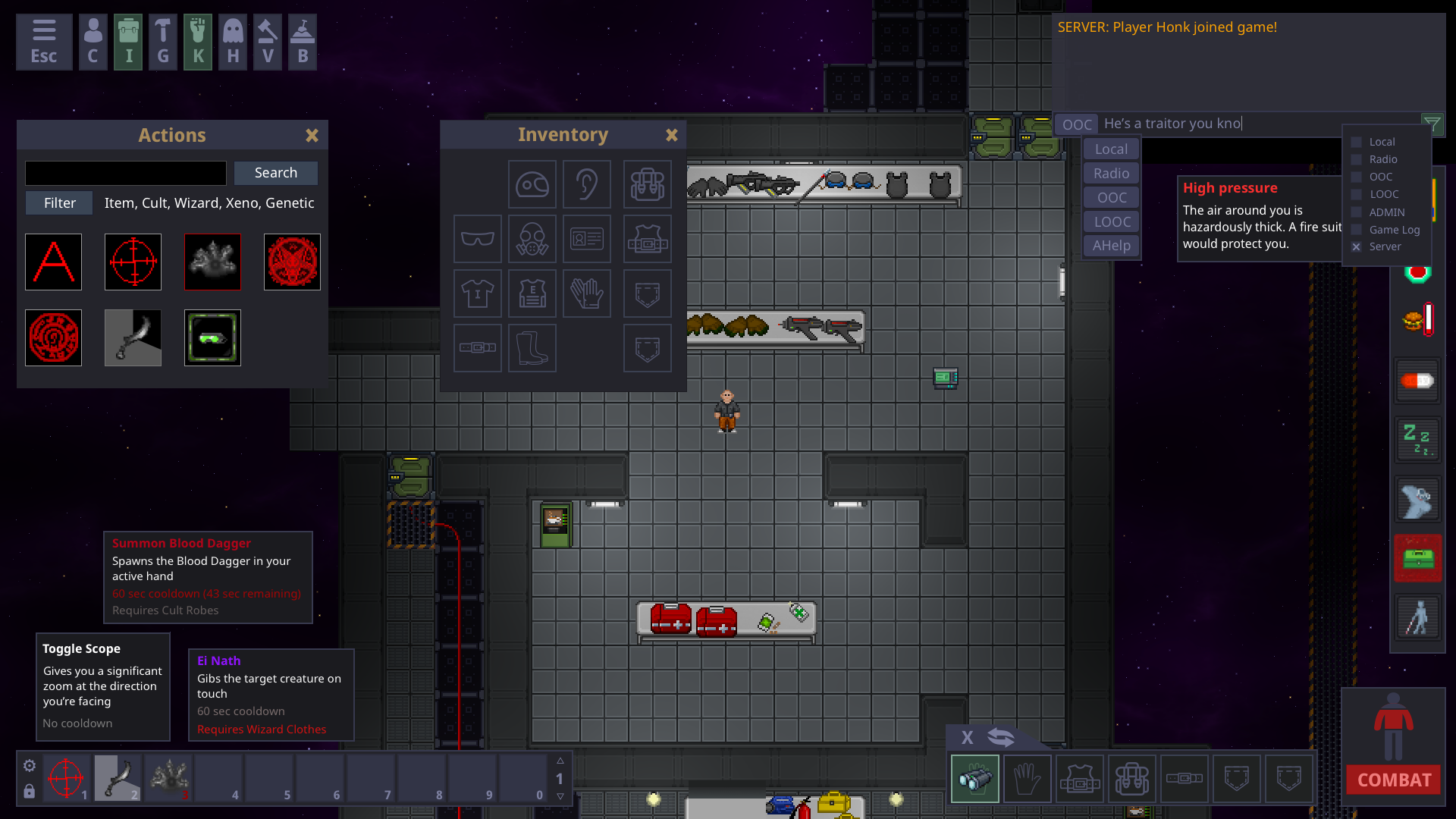Toggle COMBAT mode
Screen dimensions: 1456x819
(x=1394, y=780)
